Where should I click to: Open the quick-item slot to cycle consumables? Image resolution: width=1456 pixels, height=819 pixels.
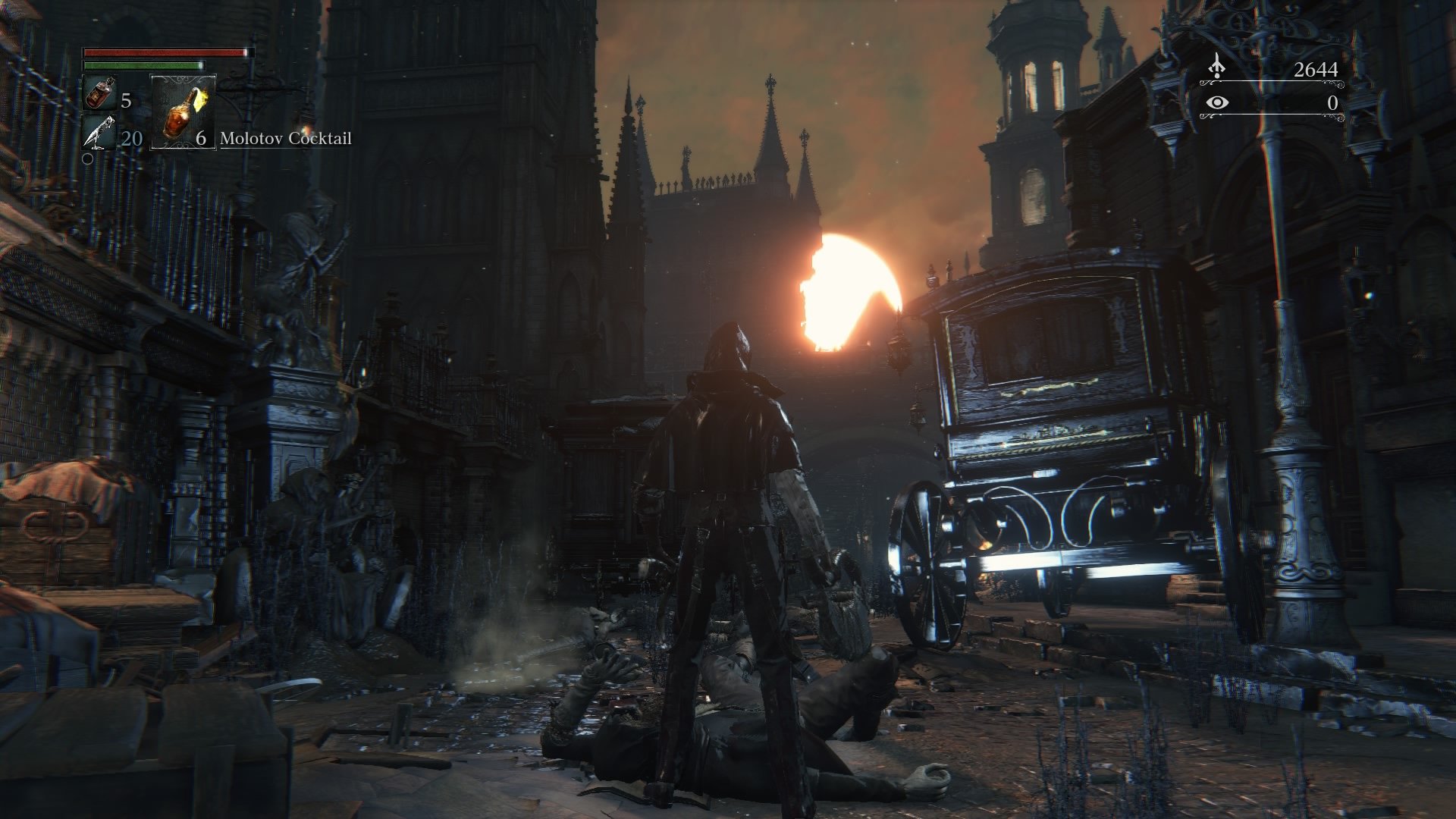182,114
